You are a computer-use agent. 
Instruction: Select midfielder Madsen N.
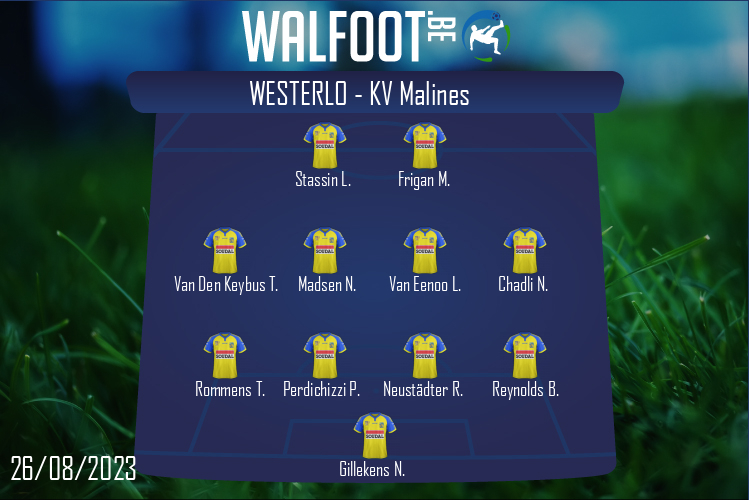pos(324,251)
